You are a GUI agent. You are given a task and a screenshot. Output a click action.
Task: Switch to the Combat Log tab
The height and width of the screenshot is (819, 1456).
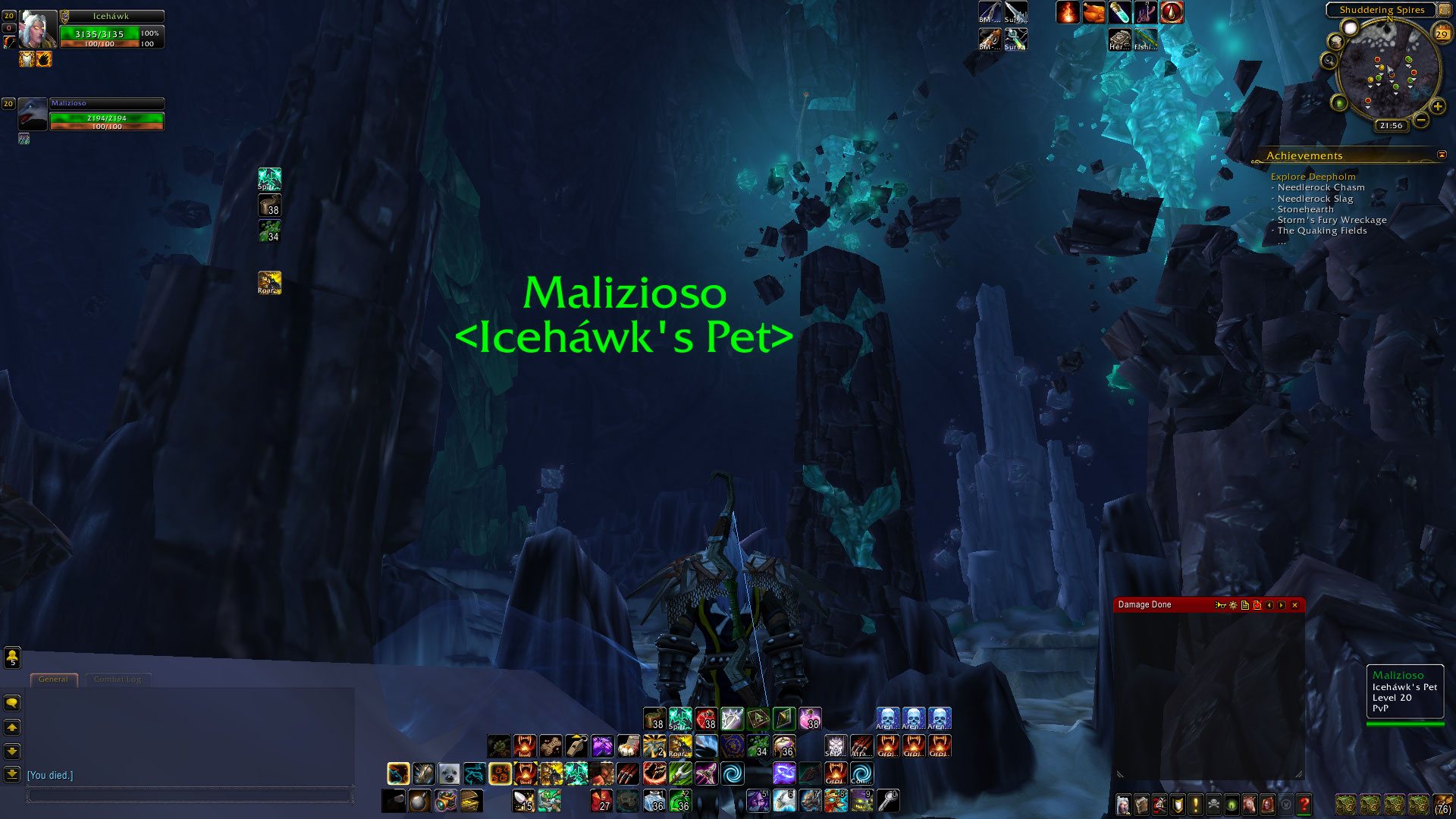(x=117, y=679)
